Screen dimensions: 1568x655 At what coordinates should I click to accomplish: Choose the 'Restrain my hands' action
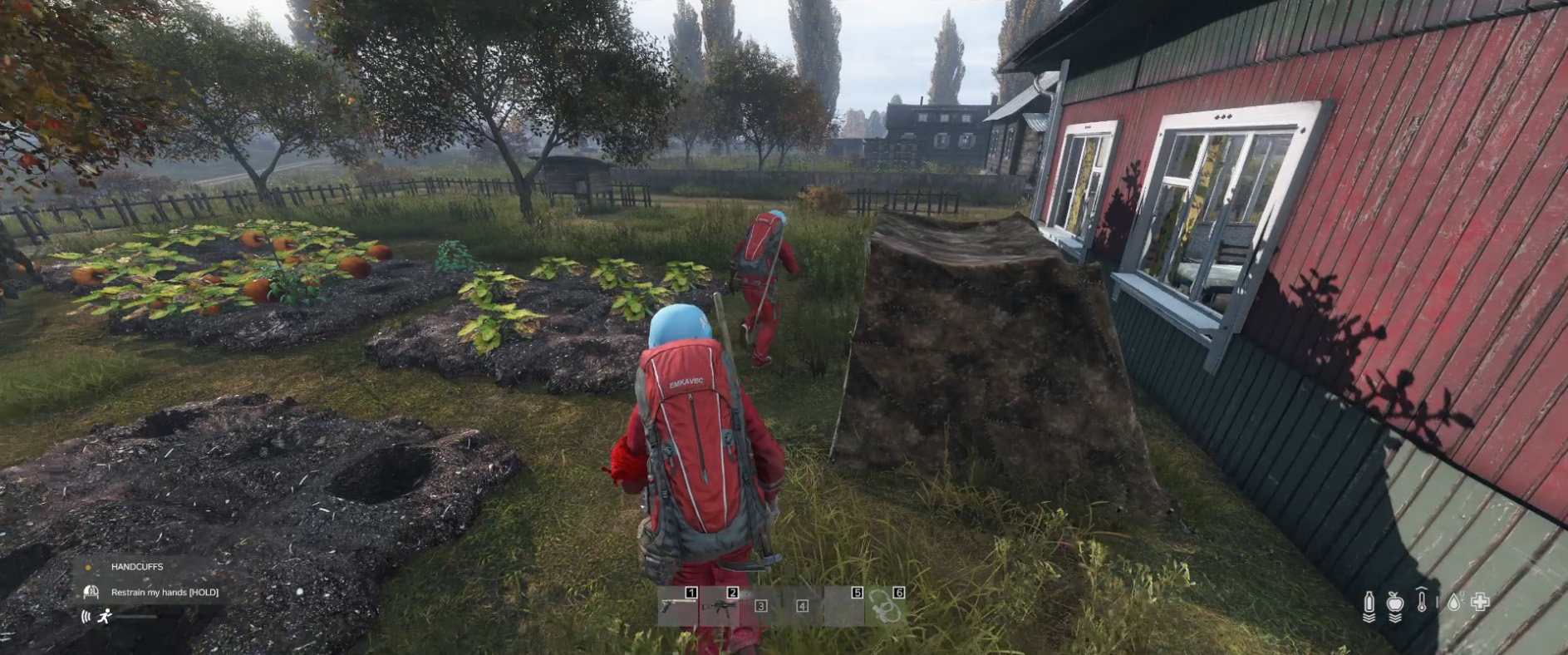click(165, 592)
